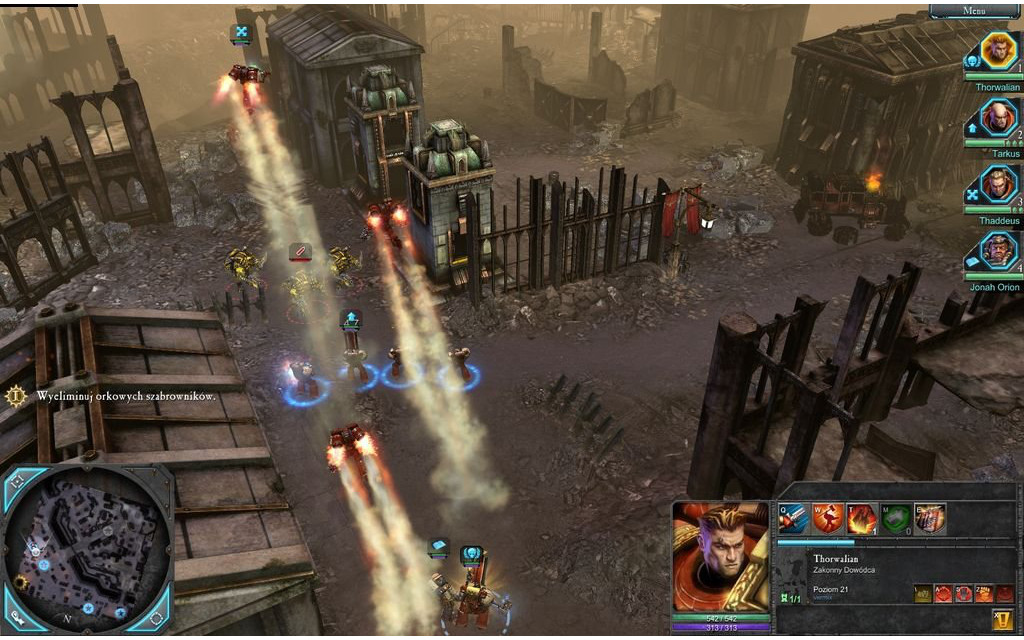The width and height of the screenshot is (1024, 640).
Task: Choose Thaddeus squad portrait
Action: [997, 186]
